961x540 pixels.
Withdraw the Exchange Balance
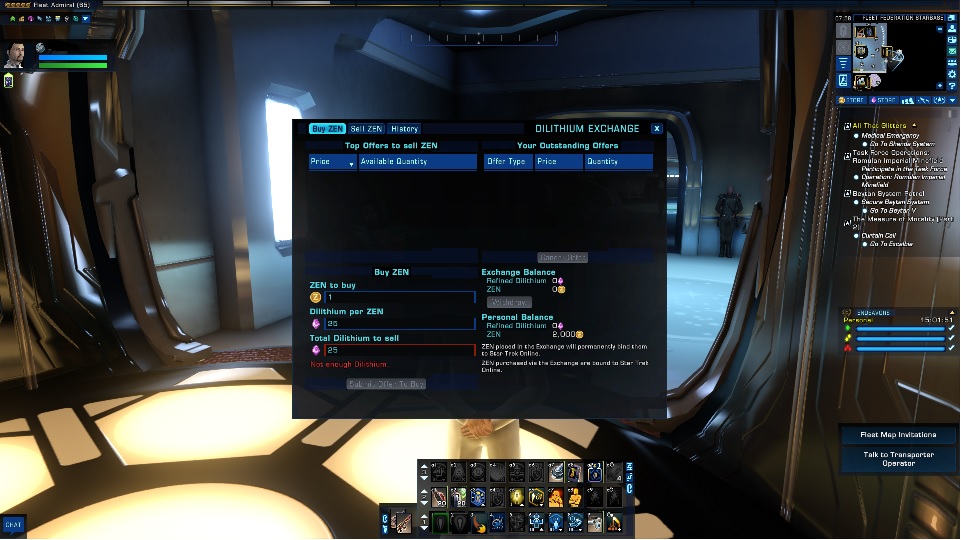tap(510, 302)
